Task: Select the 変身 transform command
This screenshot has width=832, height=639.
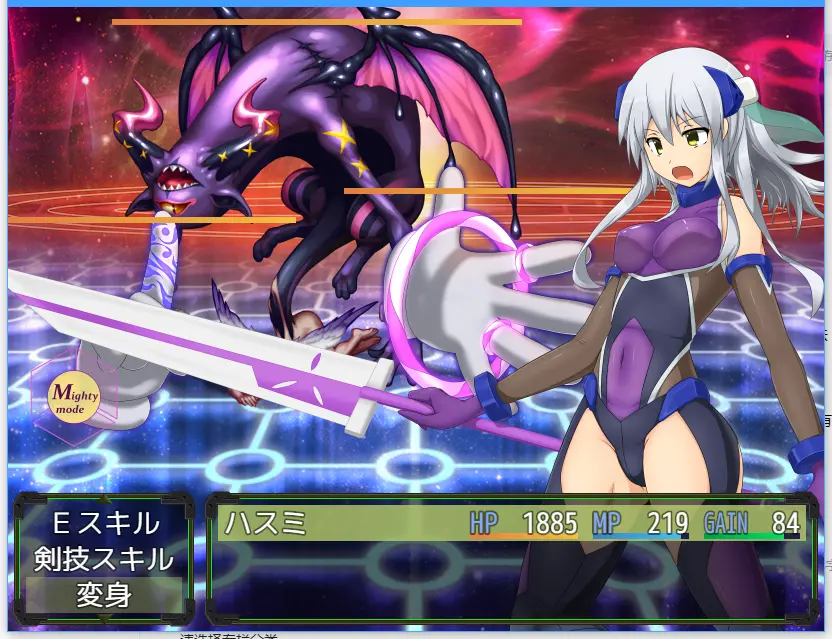Action: [x=104, y=595]
